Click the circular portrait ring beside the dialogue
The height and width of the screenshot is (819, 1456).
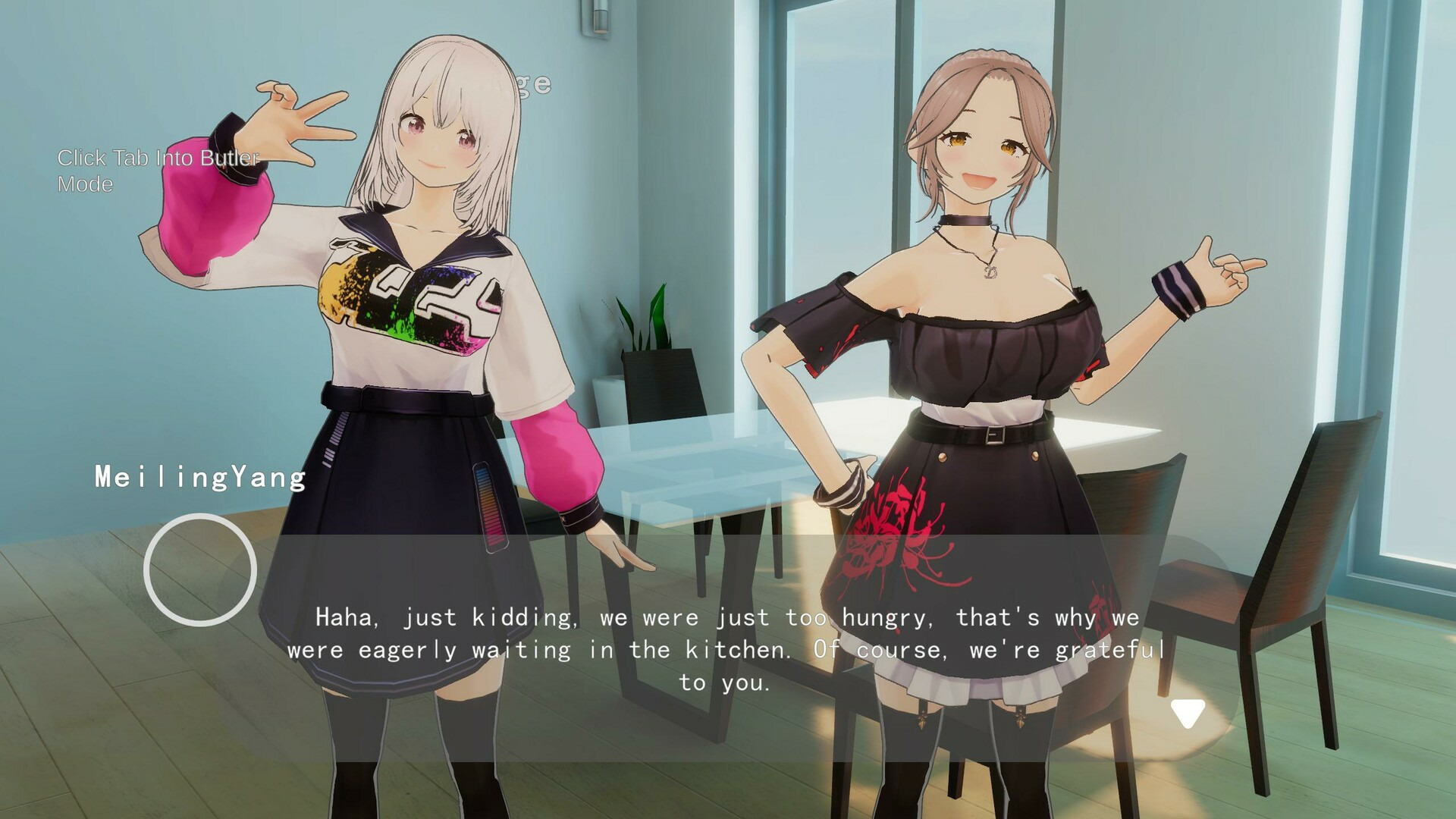pos(200,570)
